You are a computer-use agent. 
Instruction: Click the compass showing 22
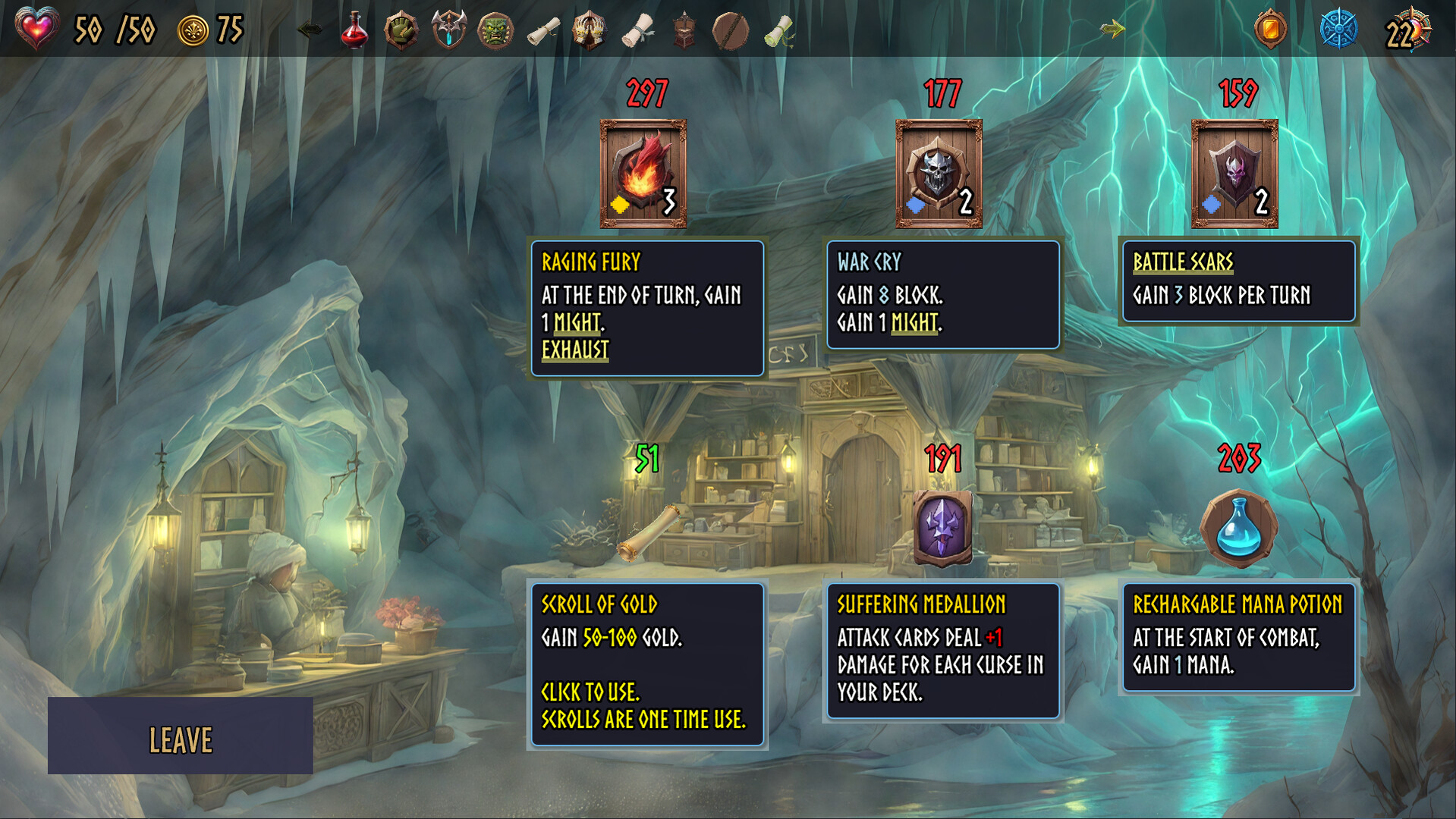point(1407,30)
